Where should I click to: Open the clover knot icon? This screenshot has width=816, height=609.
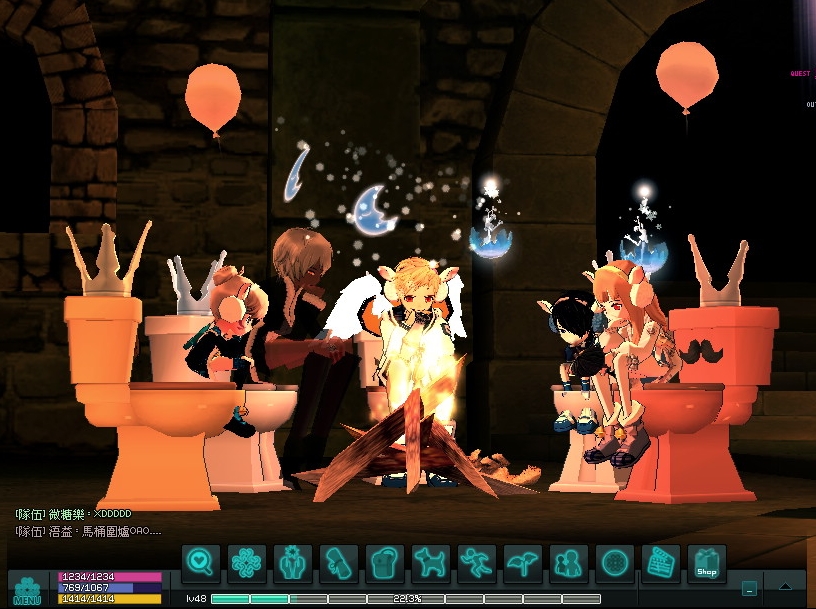247,564
